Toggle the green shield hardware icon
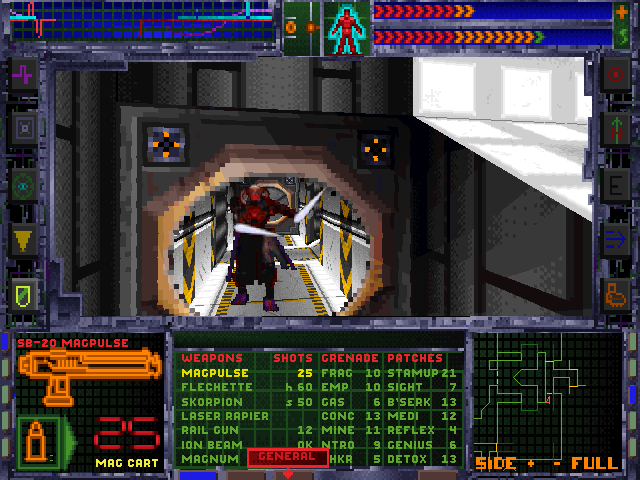The image size is (640, 480). pyautogui.click(x=24, y=292)
